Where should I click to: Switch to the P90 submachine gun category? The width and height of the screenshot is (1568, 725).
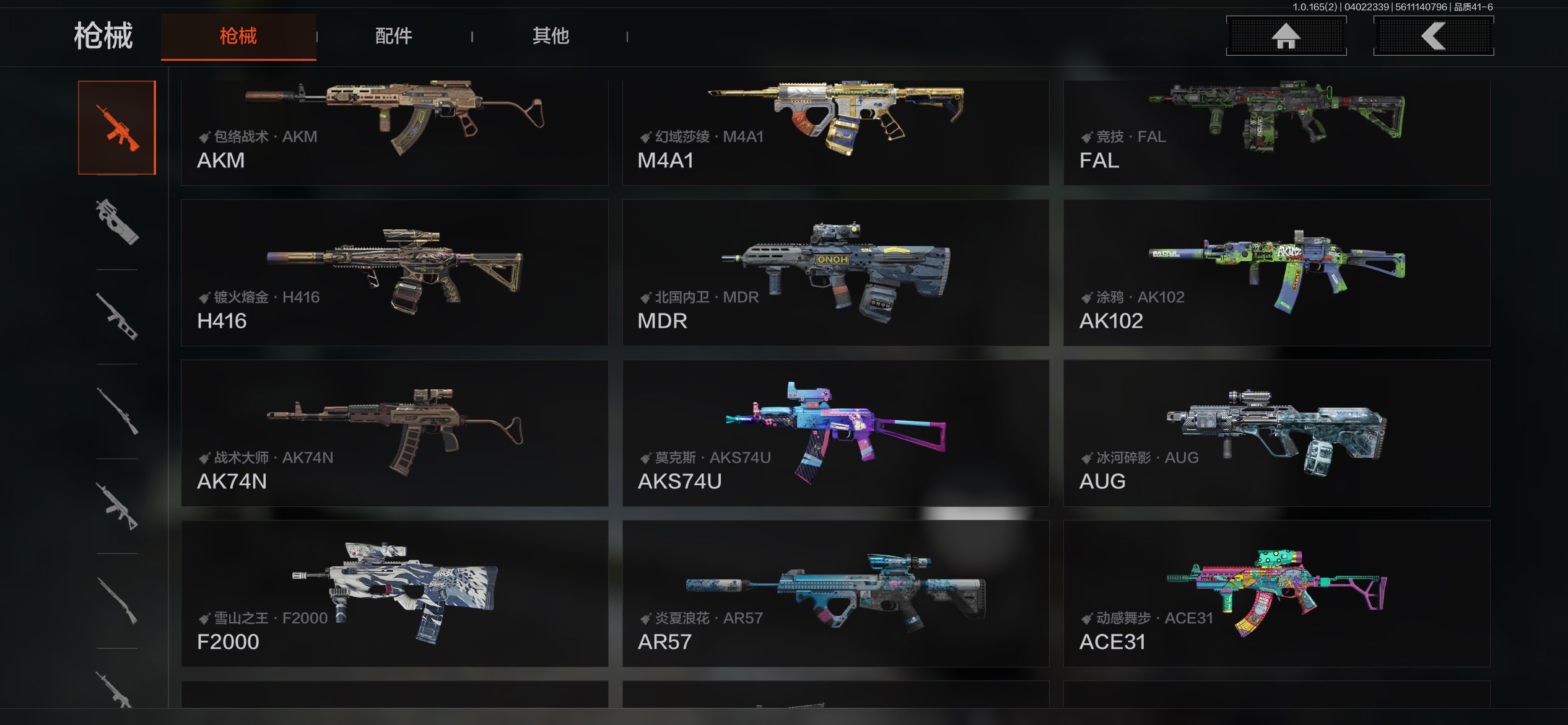(x=117, y=222)
